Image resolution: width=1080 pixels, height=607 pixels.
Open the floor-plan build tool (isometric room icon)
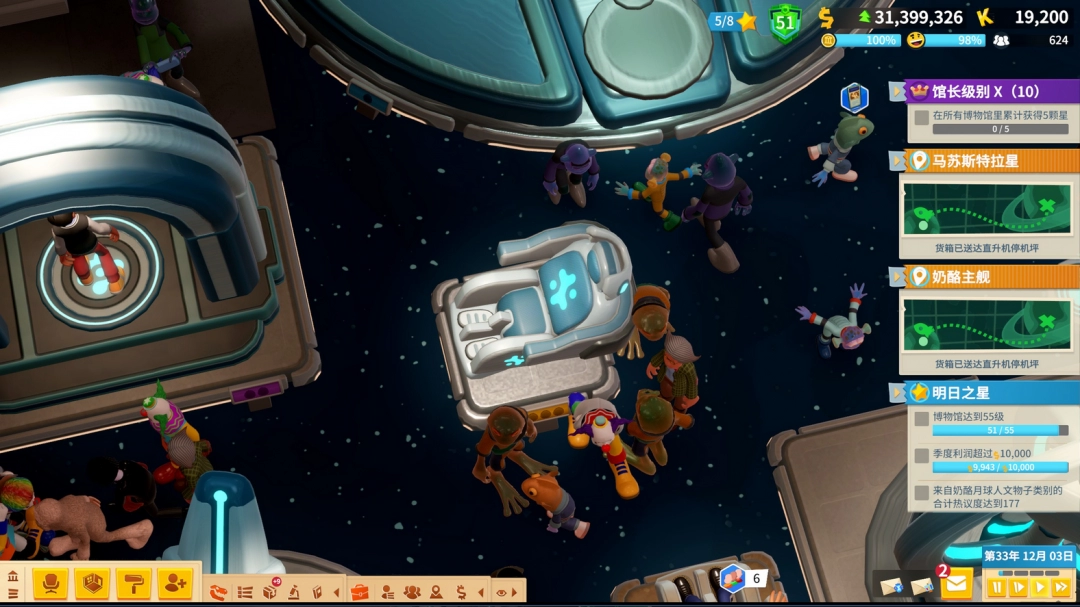(92, 583)
